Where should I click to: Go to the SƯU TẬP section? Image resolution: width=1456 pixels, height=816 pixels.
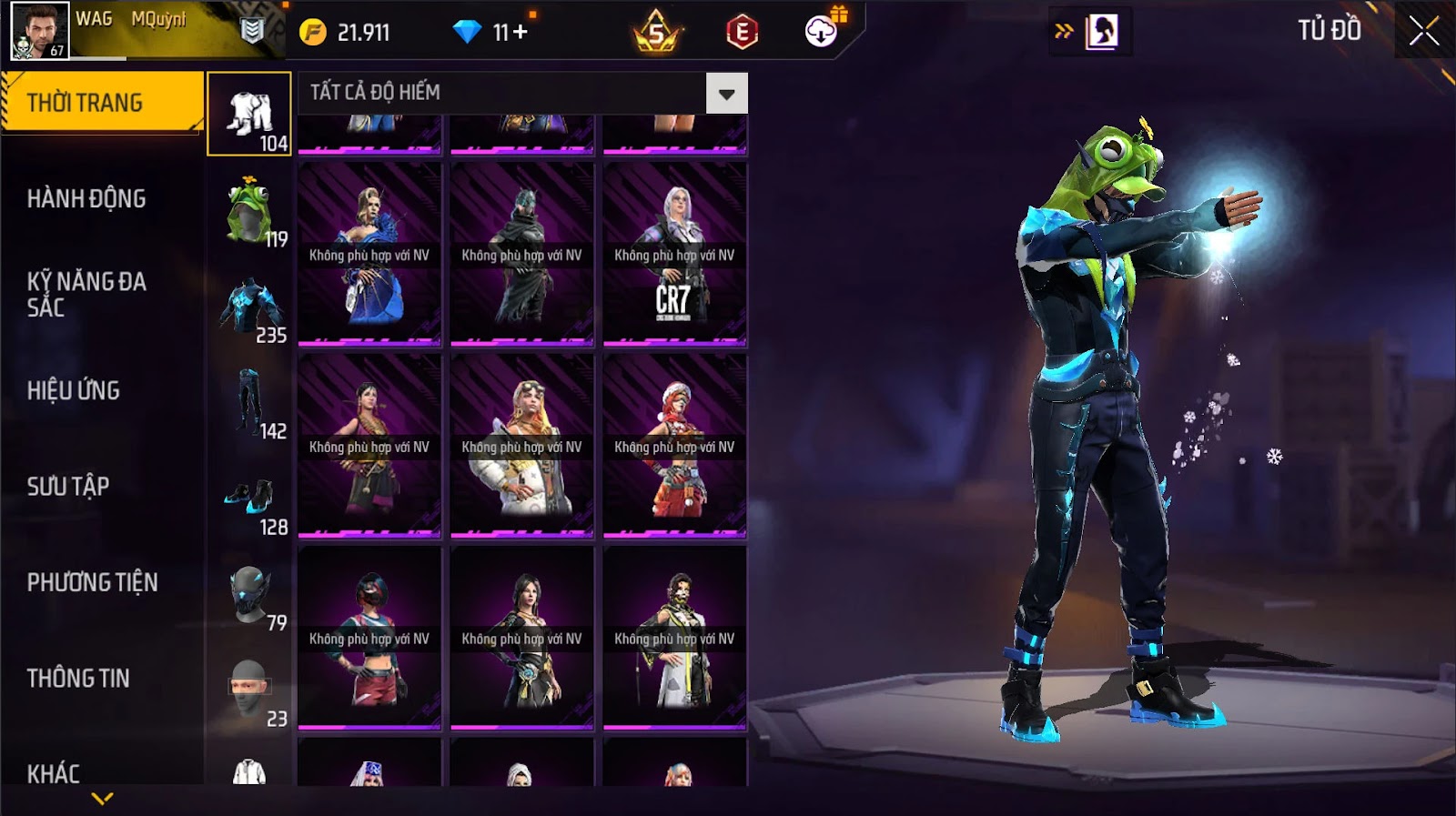point(68,486)
